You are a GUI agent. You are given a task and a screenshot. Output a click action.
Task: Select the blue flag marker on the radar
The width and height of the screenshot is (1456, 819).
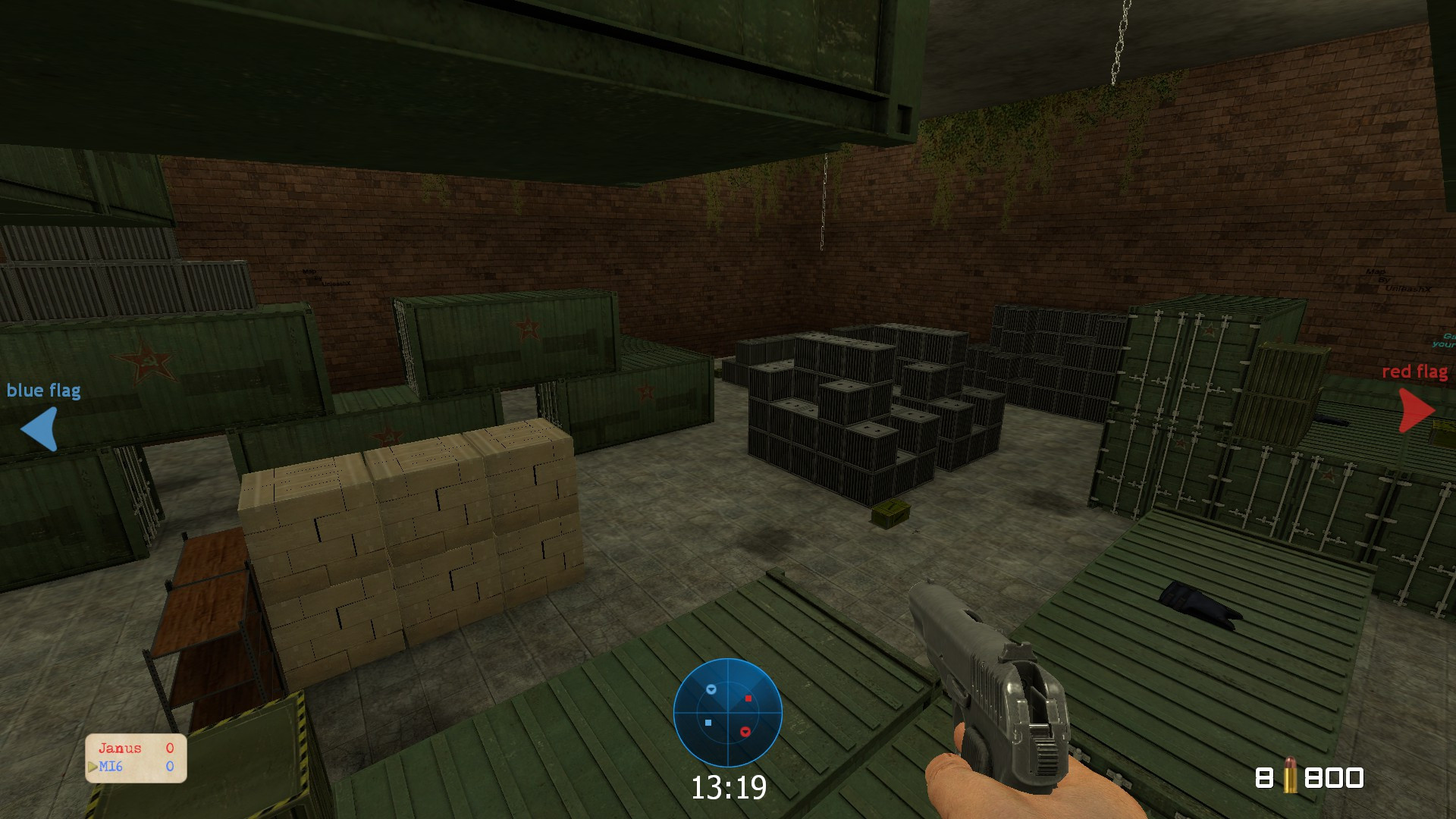[711, 689]
